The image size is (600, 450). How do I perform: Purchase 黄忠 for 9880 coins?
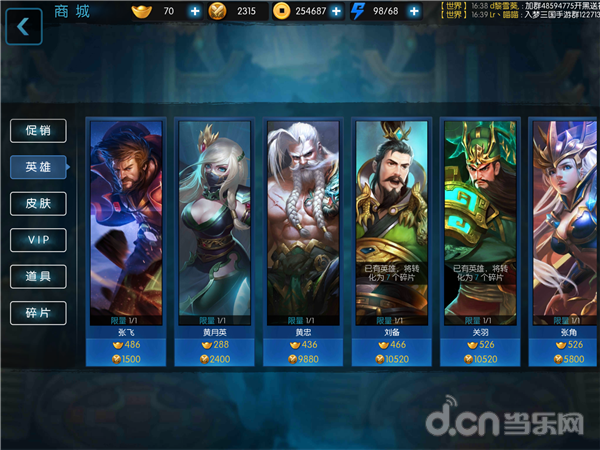(x=302, y=359)
